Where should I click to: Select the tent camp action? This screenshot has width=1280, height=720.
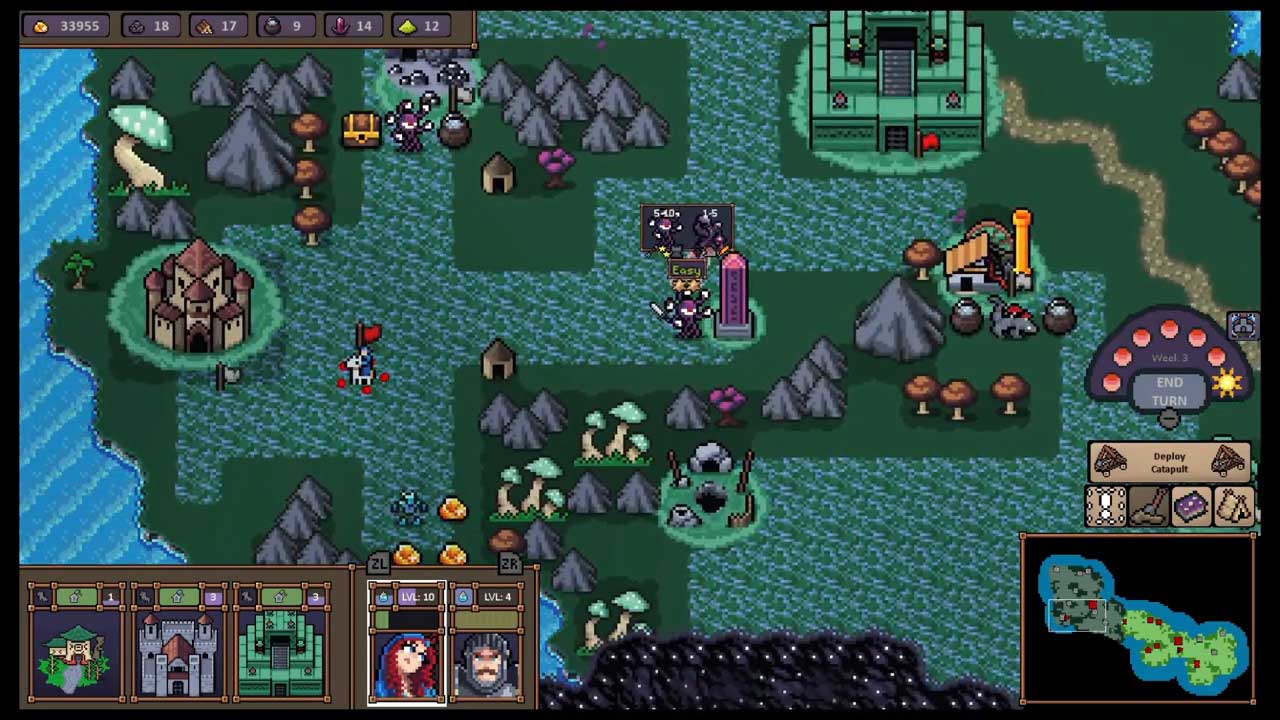[x=1234, y=507]
